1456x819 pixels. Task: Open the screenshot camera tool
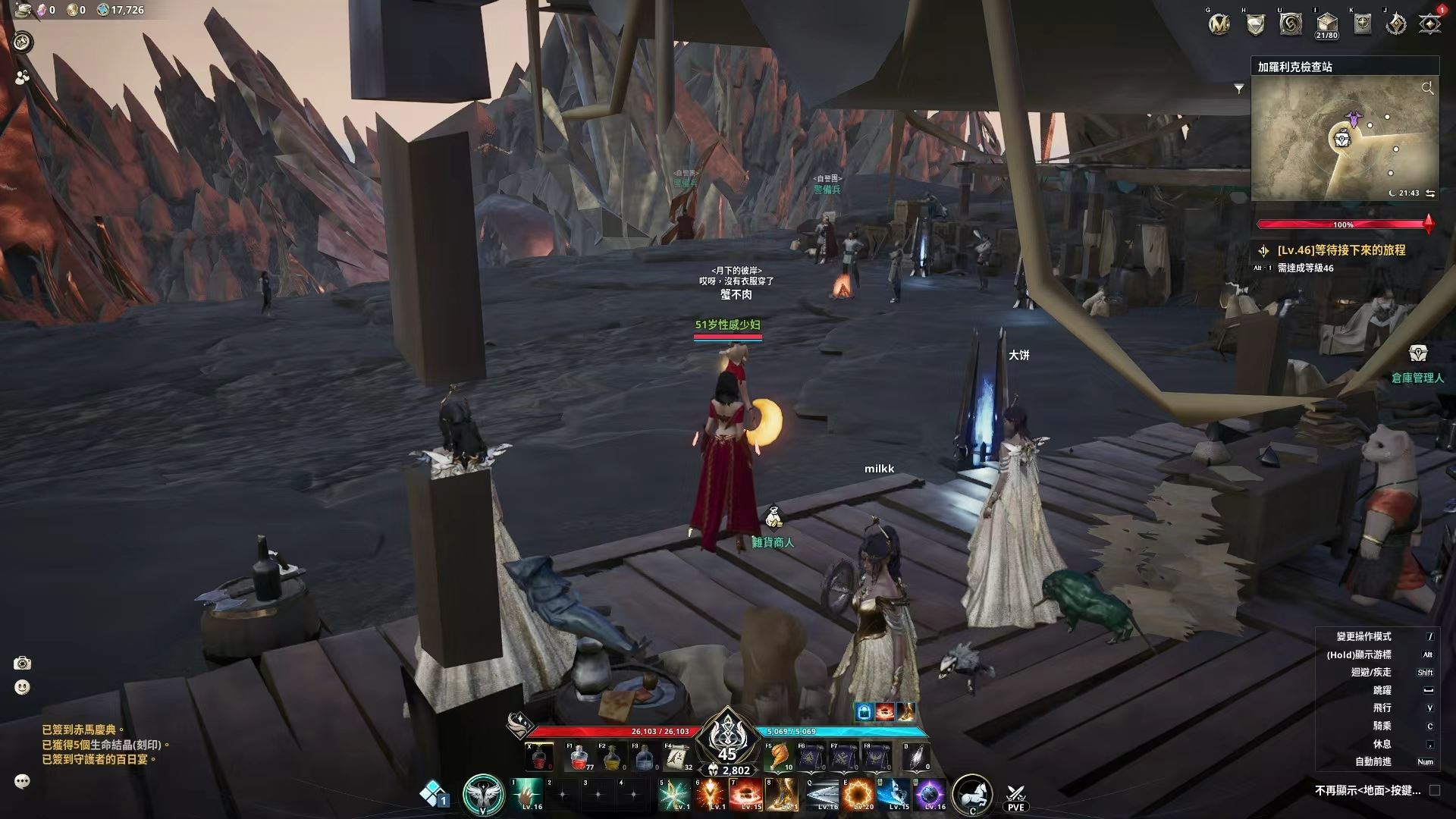(x=22, y=664)
